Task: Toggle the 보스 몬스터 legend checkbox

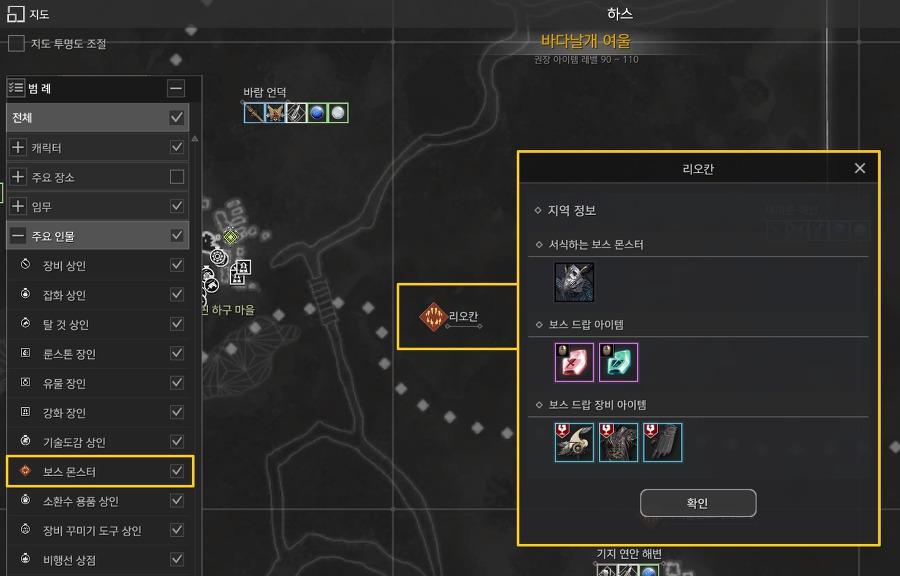Action: (177, 471)
